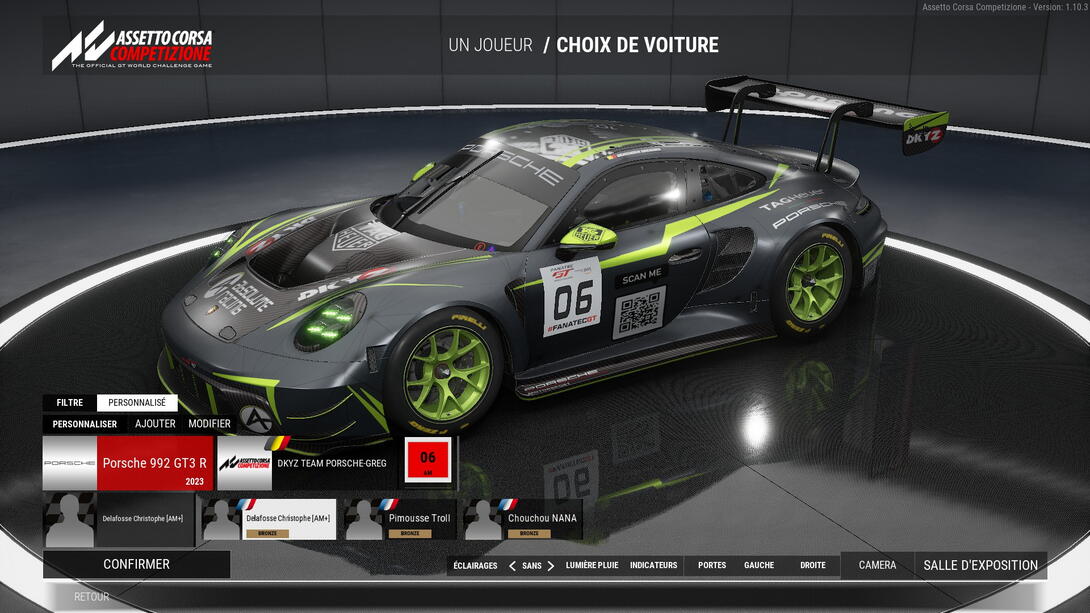The width and height of the screenshot is (1090, 613).
Task: Open the Gauche door
Action: [x=759, y=566]
